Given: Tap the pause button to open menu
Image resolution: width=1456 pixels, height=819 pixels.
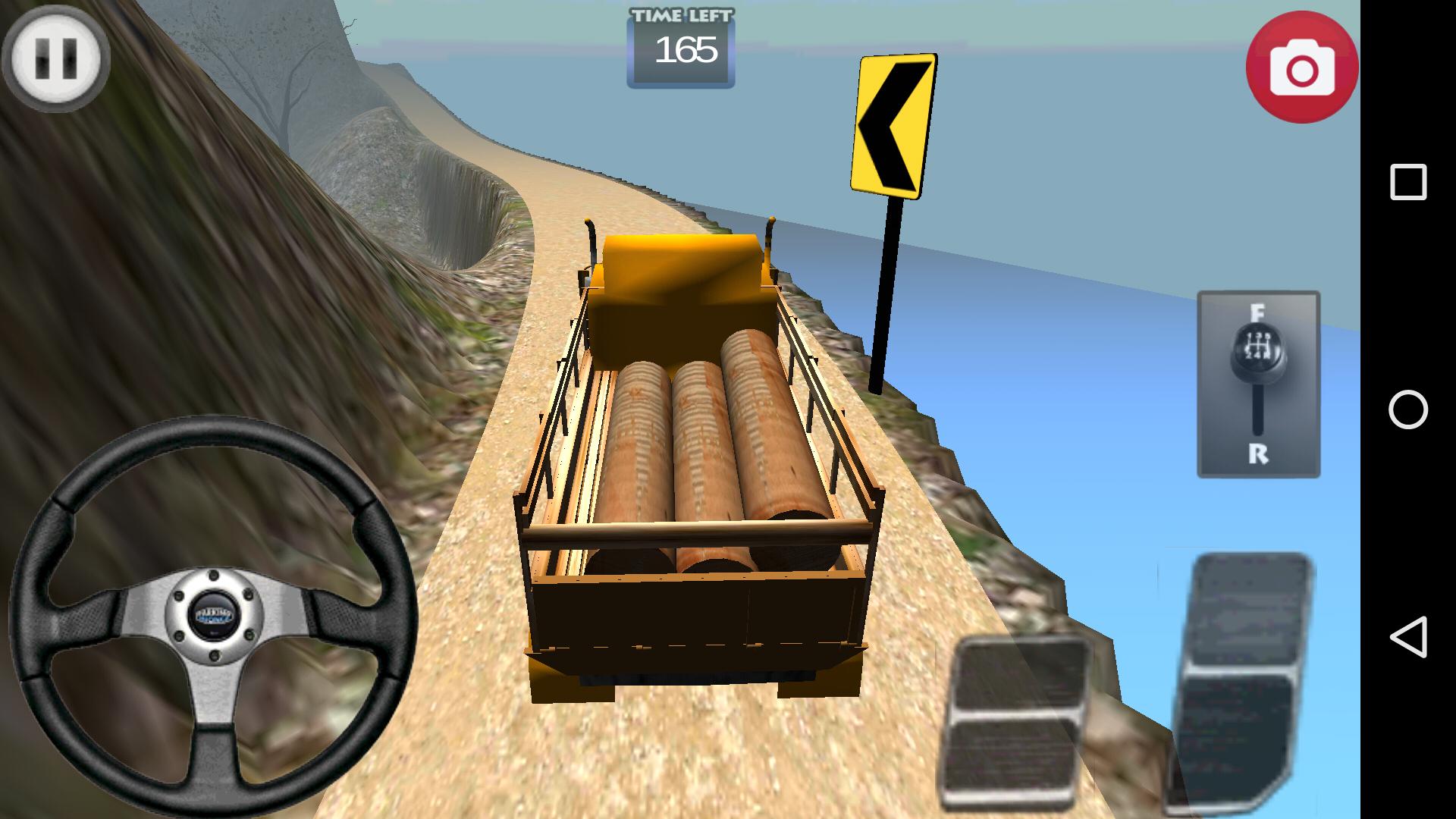Looking at the screenshot, I should click(55, 59).
